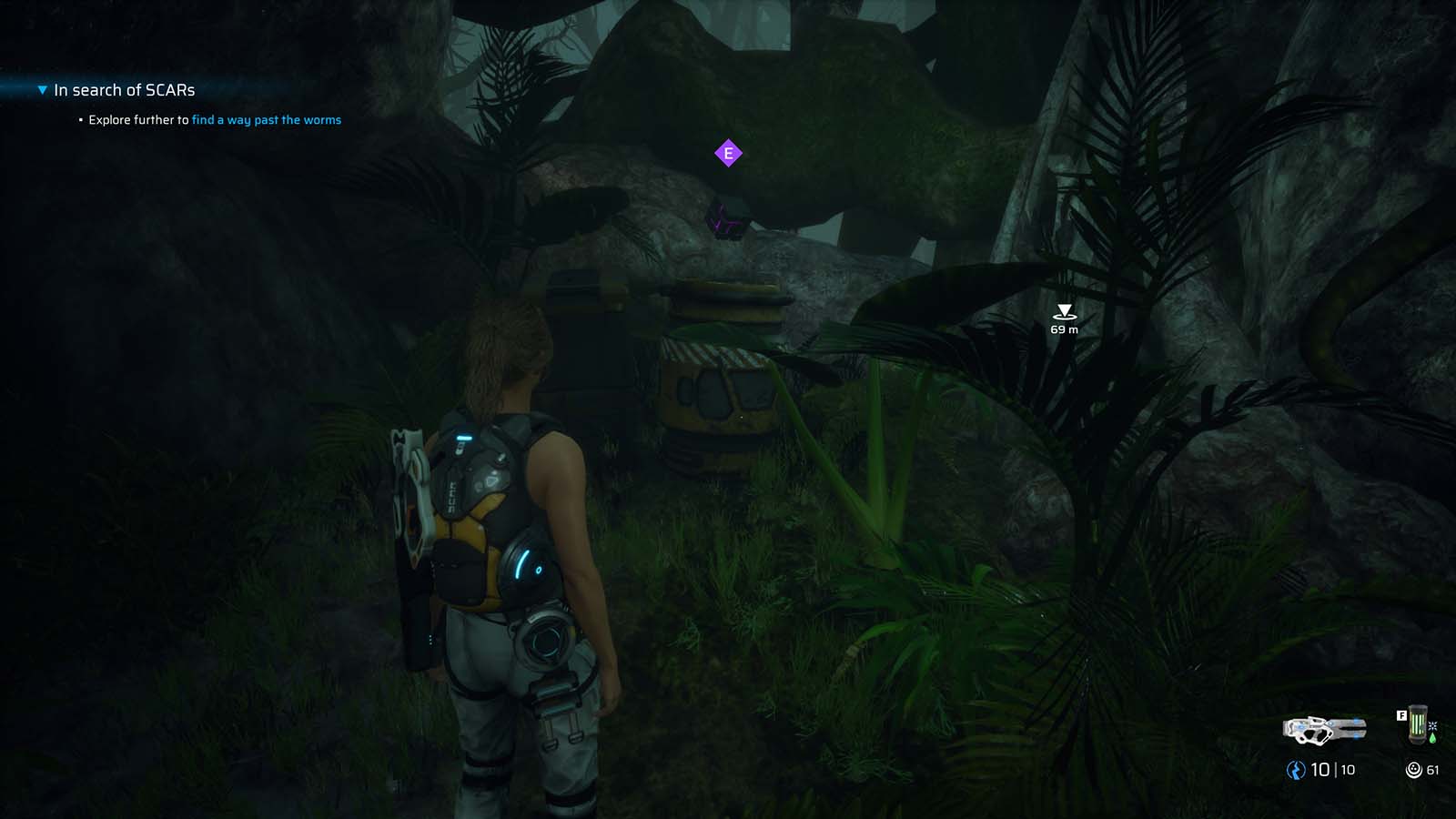Click the green fuel gauge bars on the canister

tap(1416, 725)
